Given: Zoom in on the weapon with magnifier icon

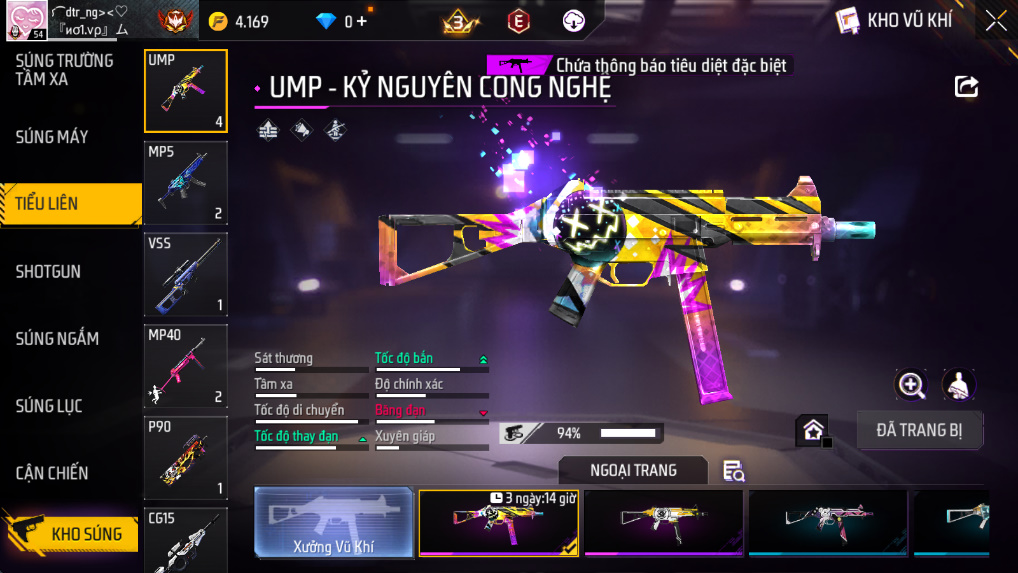Looking at the screenshot, I should click(911, 384).
